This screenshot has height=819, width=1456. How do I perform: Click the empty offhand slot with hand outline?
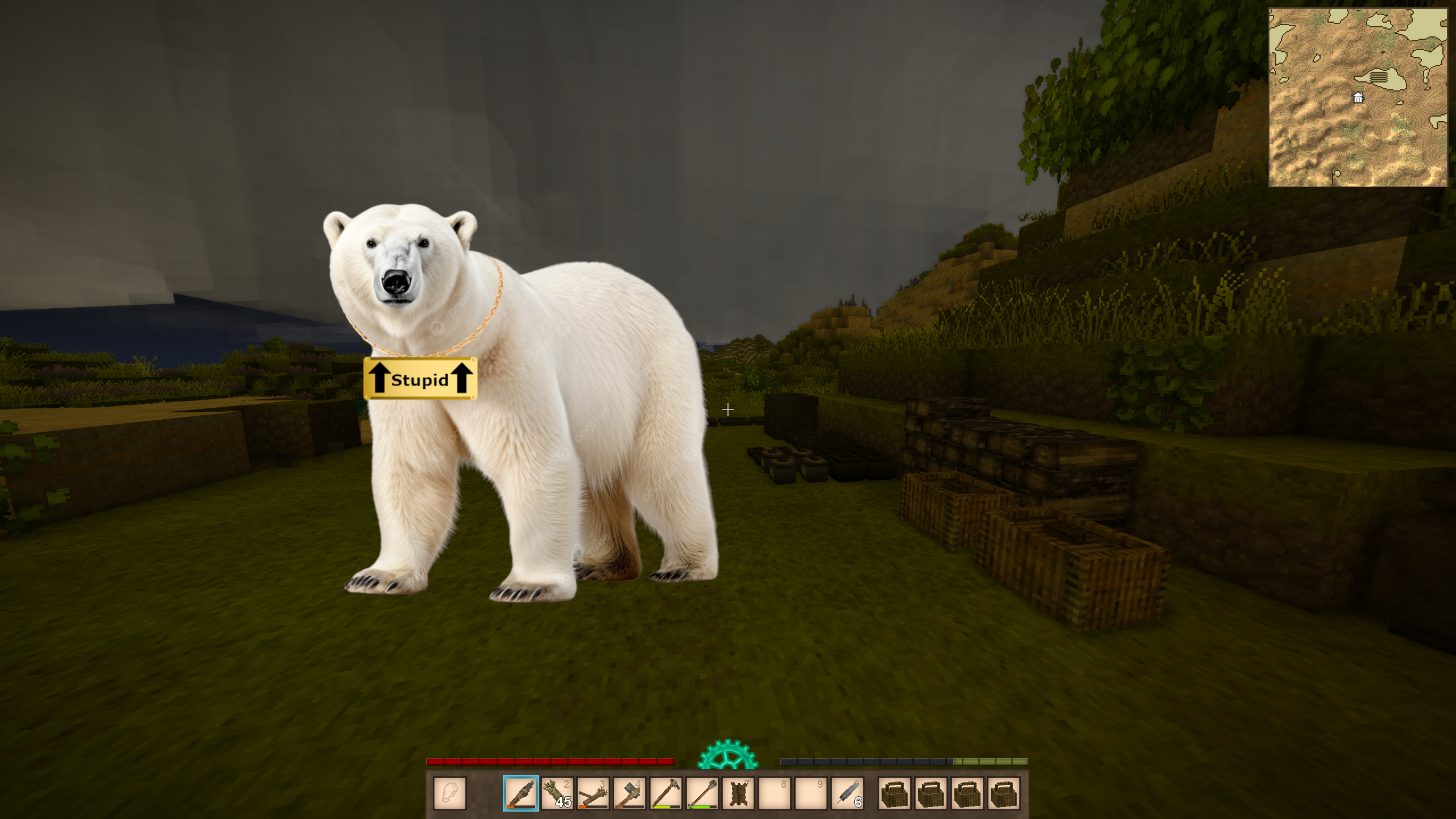pos(450,793)
